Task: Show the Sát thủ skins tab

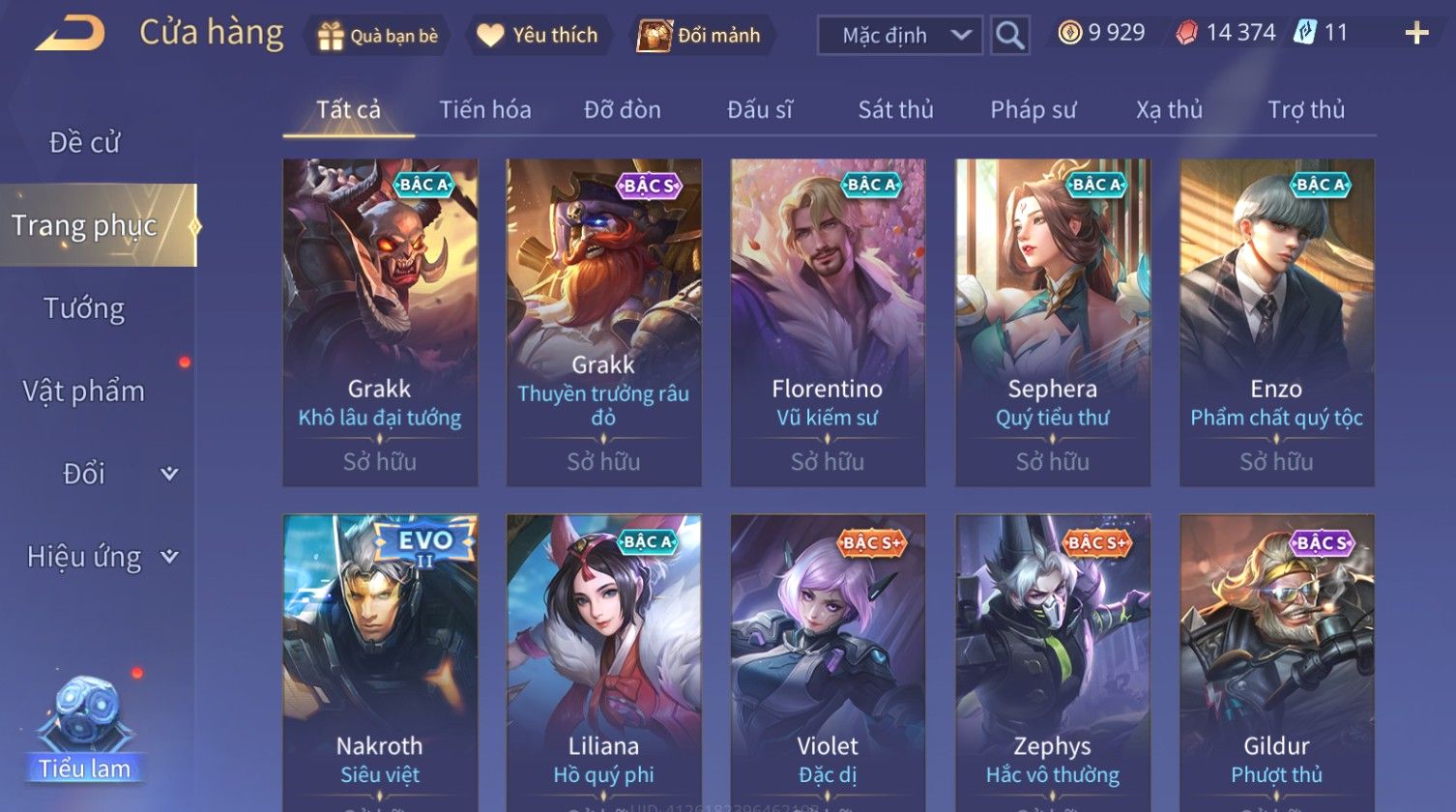Action: pos(895,110)
